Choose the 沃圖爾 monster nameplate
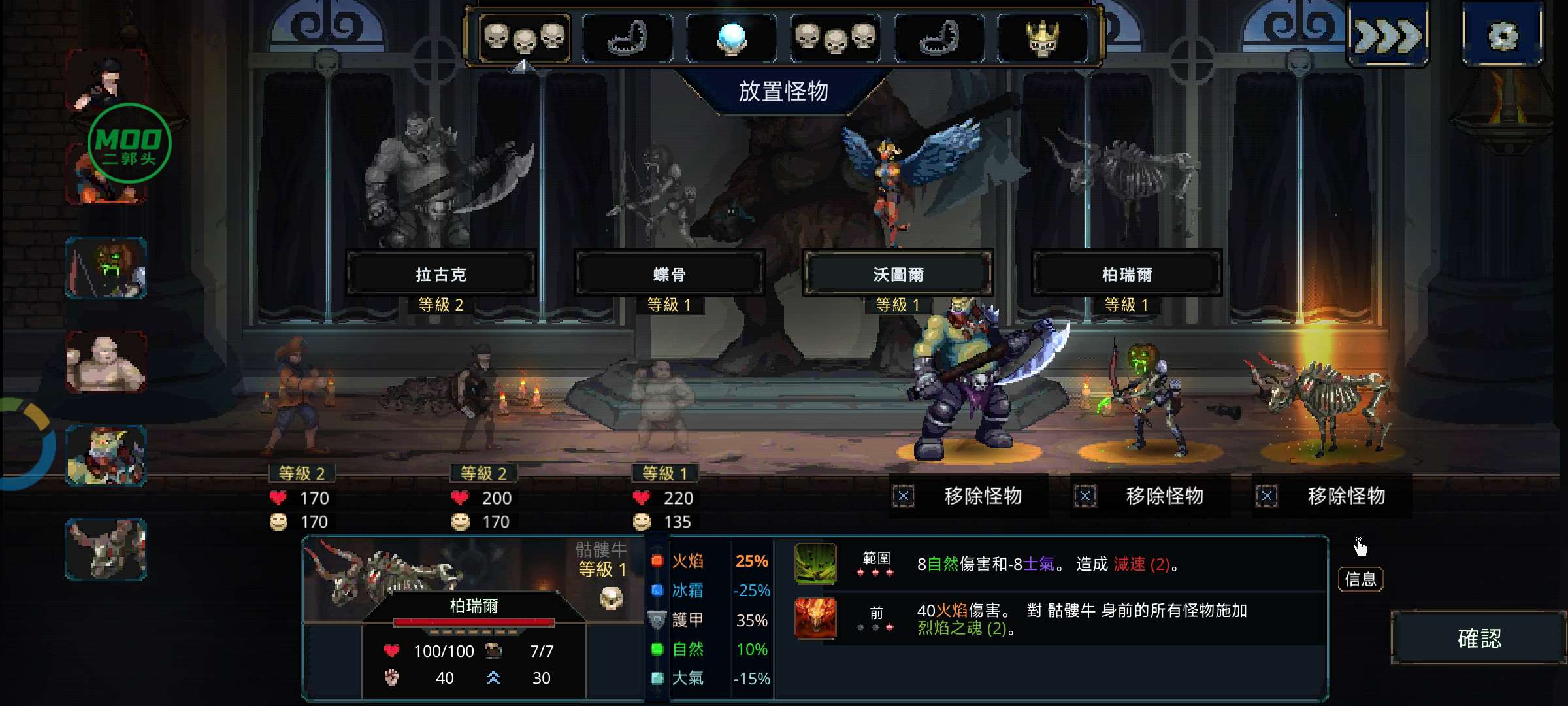This screenshot has height=706, width=1568. [x=898, y=275]
